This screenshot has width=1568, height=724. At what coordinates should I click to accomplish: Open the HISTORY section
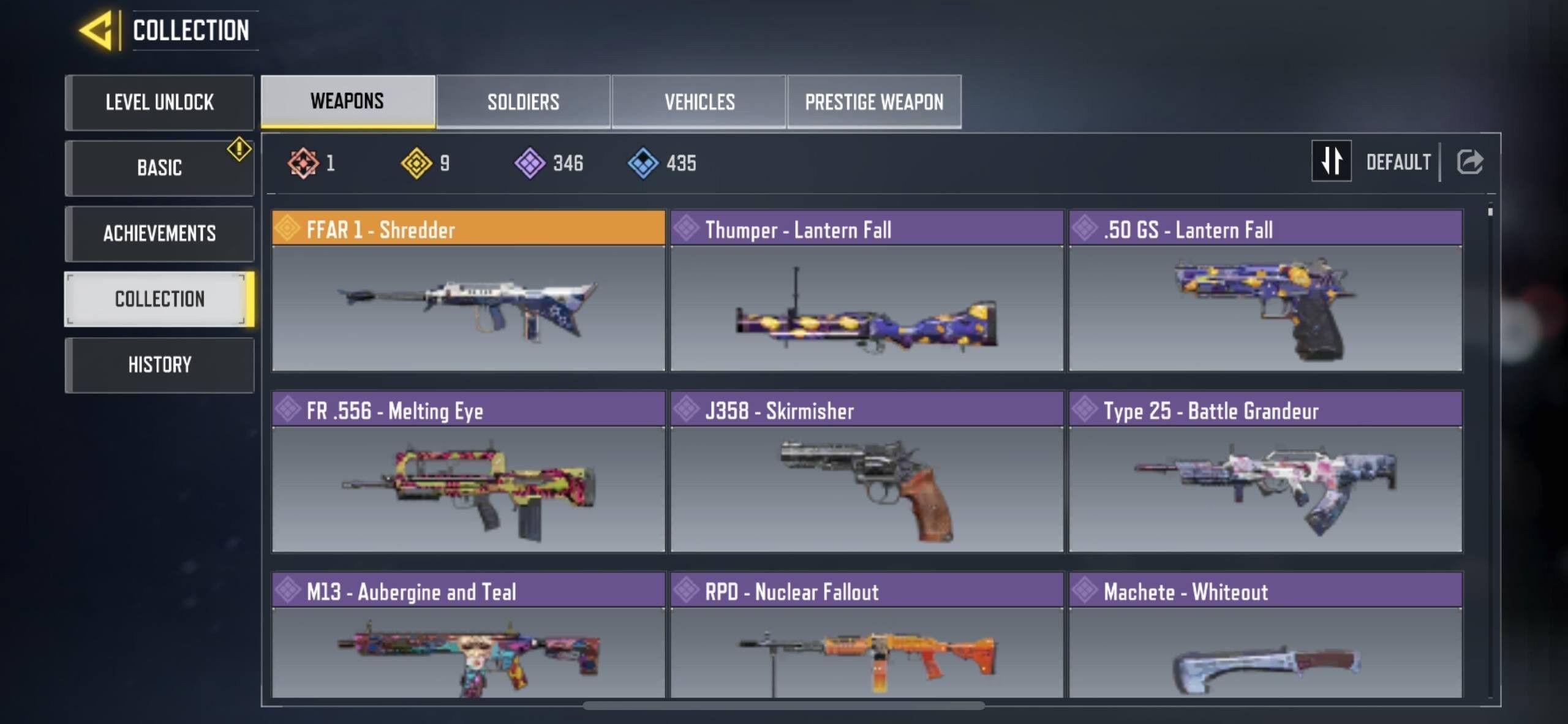point(160,364)
